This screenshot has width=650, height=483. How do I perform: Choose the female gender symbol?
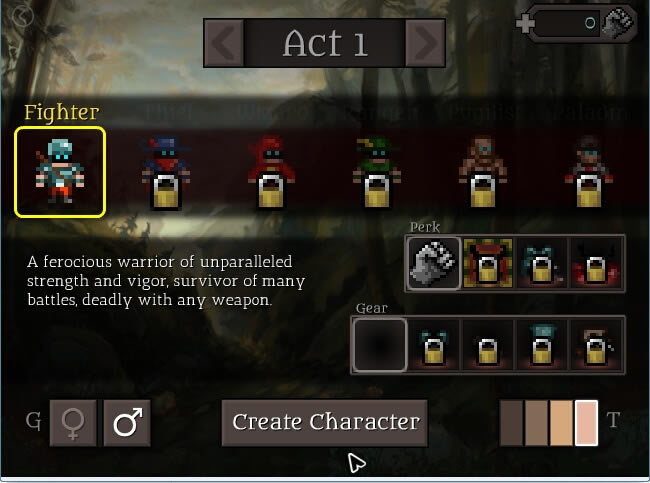click(74, 423)
